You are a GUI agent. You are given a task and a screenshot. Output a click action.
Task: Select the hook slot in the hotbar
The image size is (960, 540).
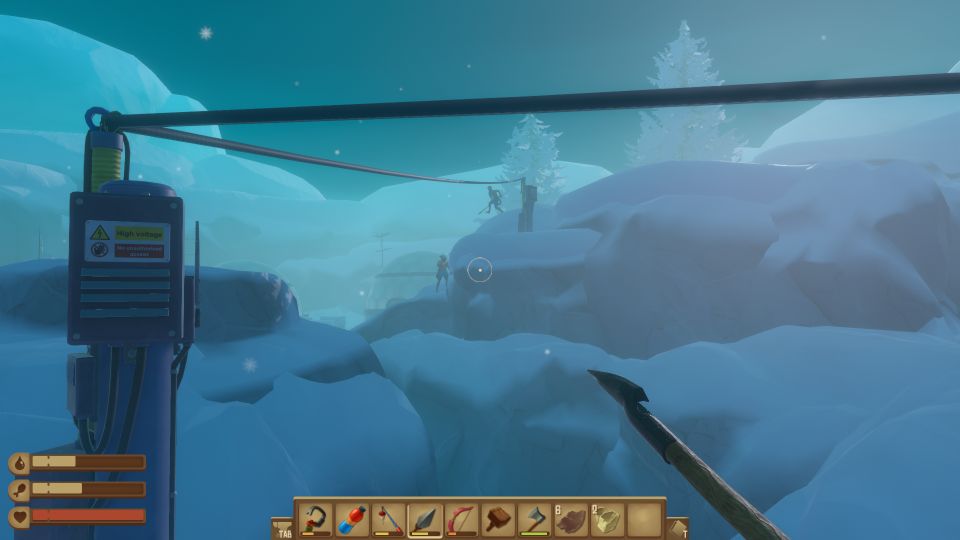pos(316,519)
